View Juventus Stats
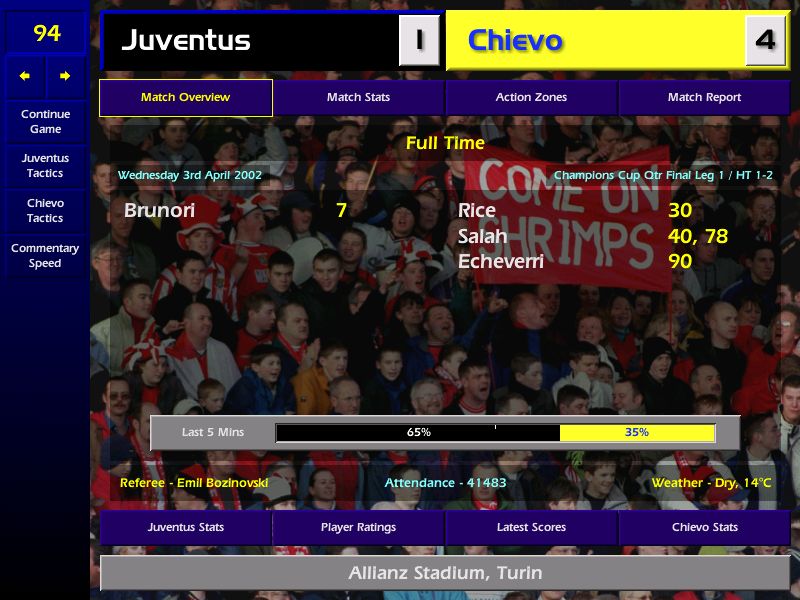 point(185,527)
